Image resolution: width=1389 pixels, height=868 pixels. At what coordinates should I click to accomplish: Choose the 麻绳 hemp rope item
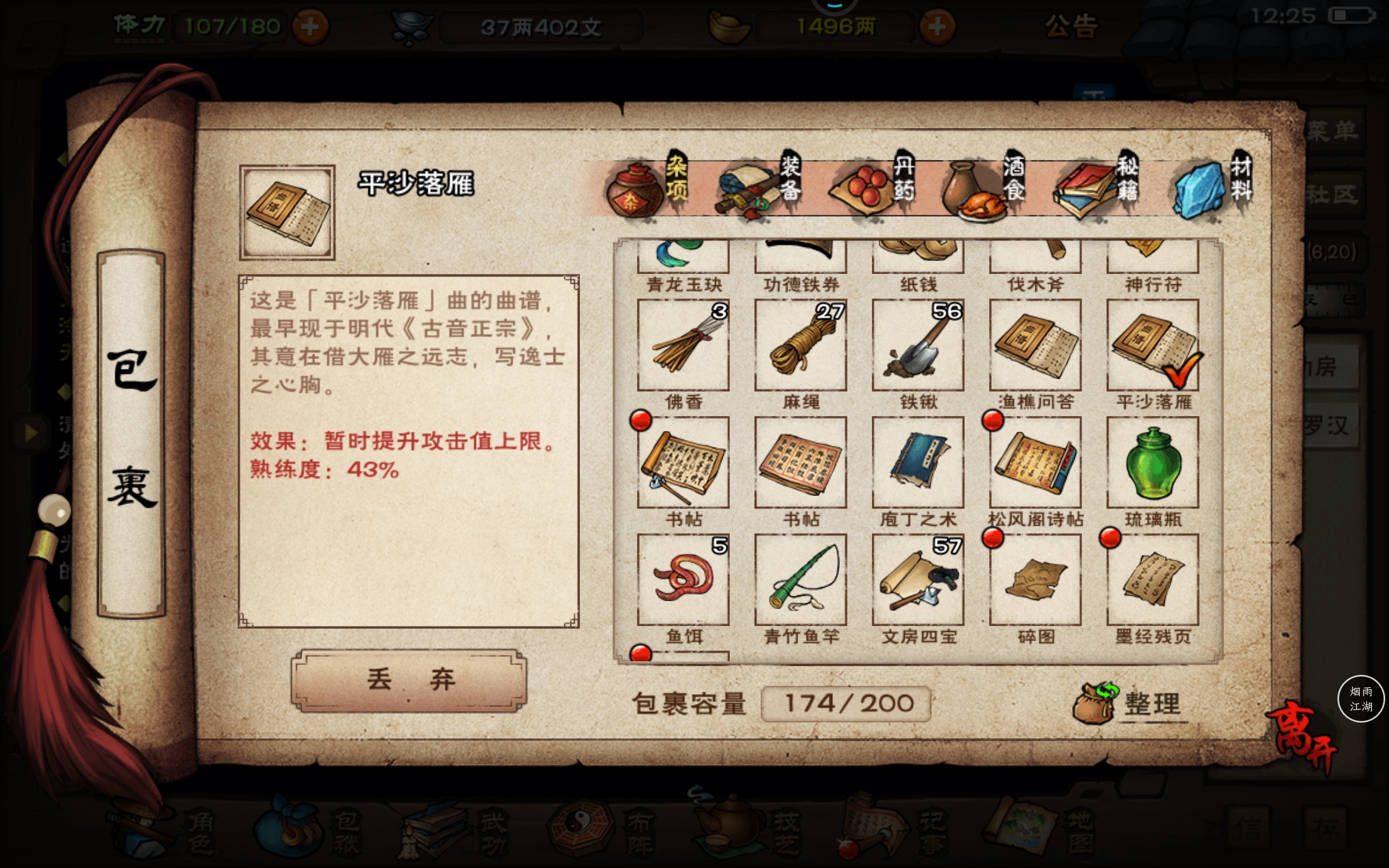click(801, 346)
